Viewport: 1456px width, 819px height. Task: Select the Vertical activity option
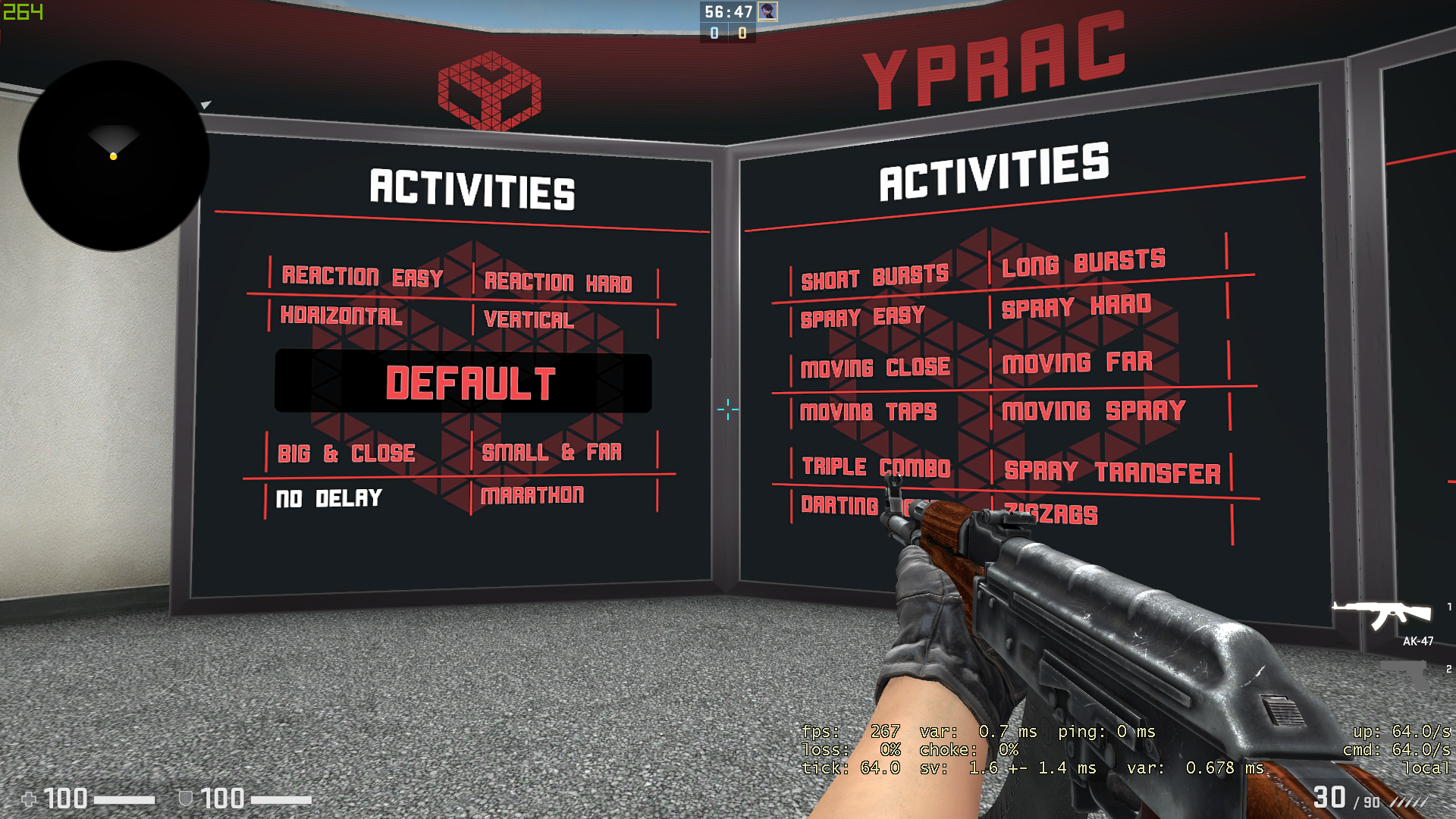click(x=529, y=320)
